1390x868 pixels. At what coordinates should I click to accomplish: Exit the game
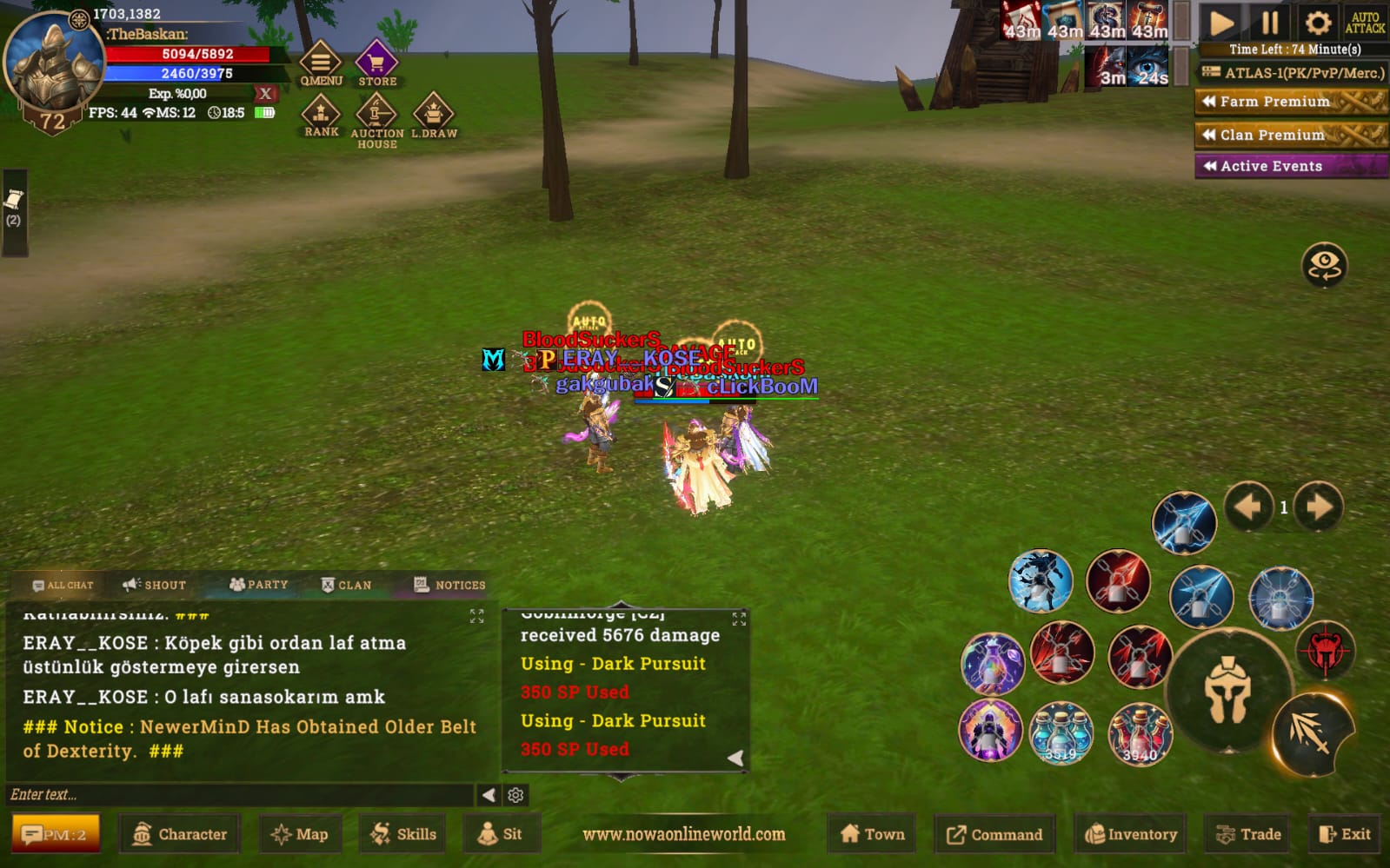[1345, 834]
